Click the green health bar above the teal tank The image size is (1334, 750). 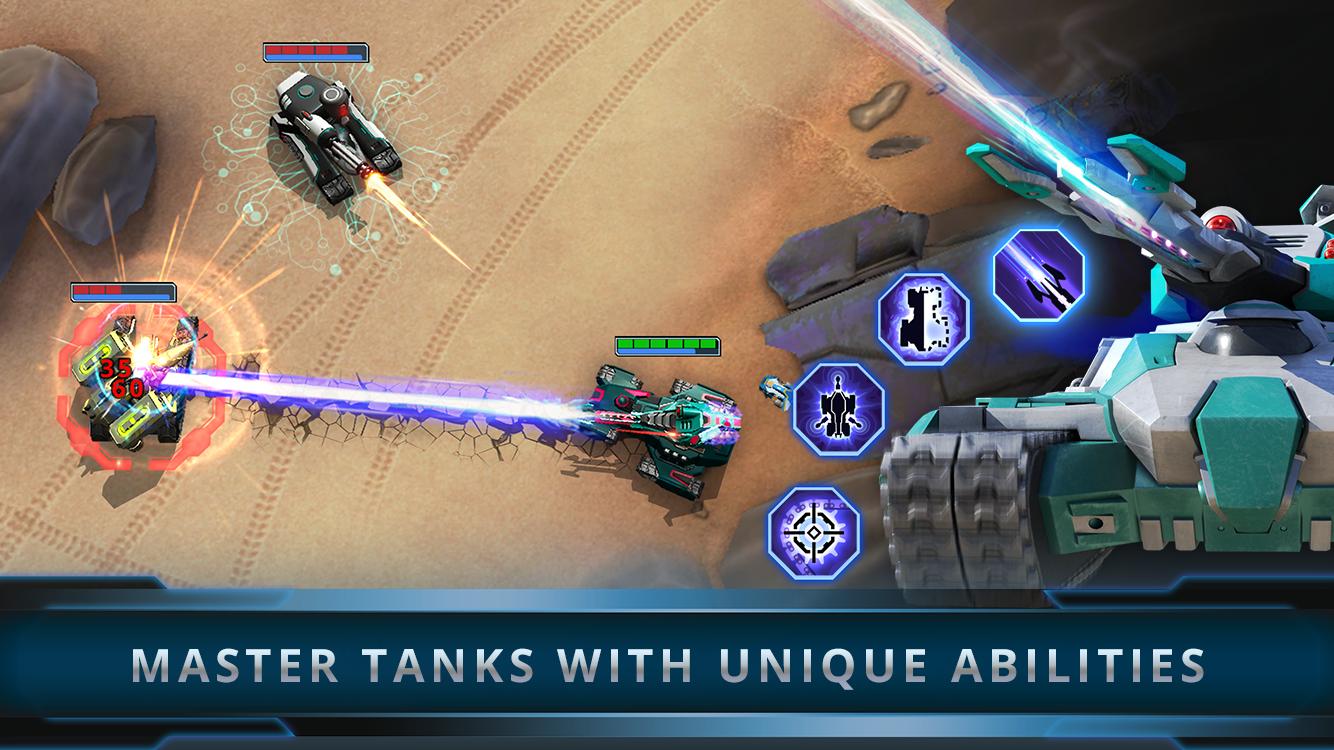[667, 348]
